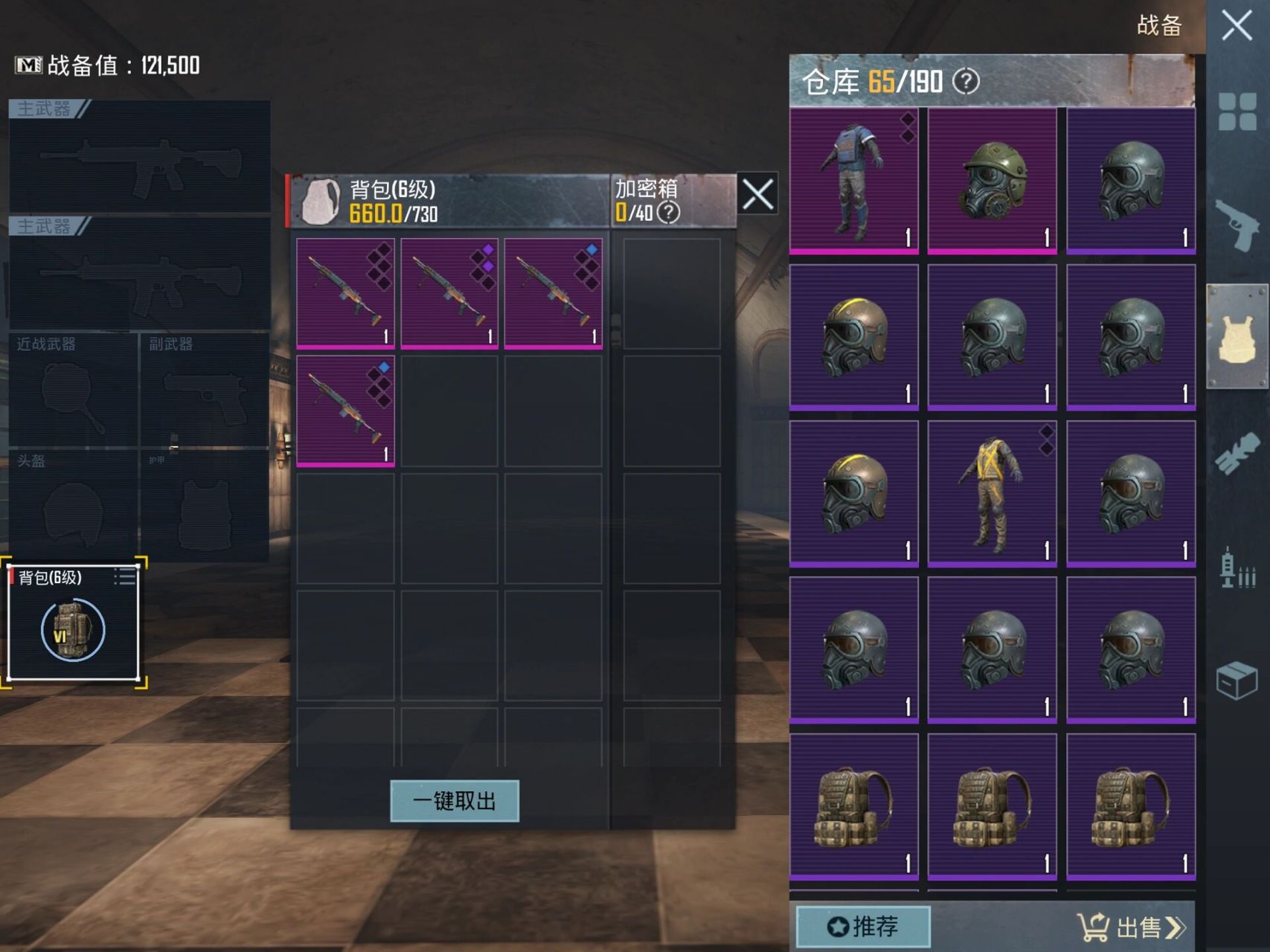
Task: Select the empty 近战武器 melee slot
Action: [73, 390]
